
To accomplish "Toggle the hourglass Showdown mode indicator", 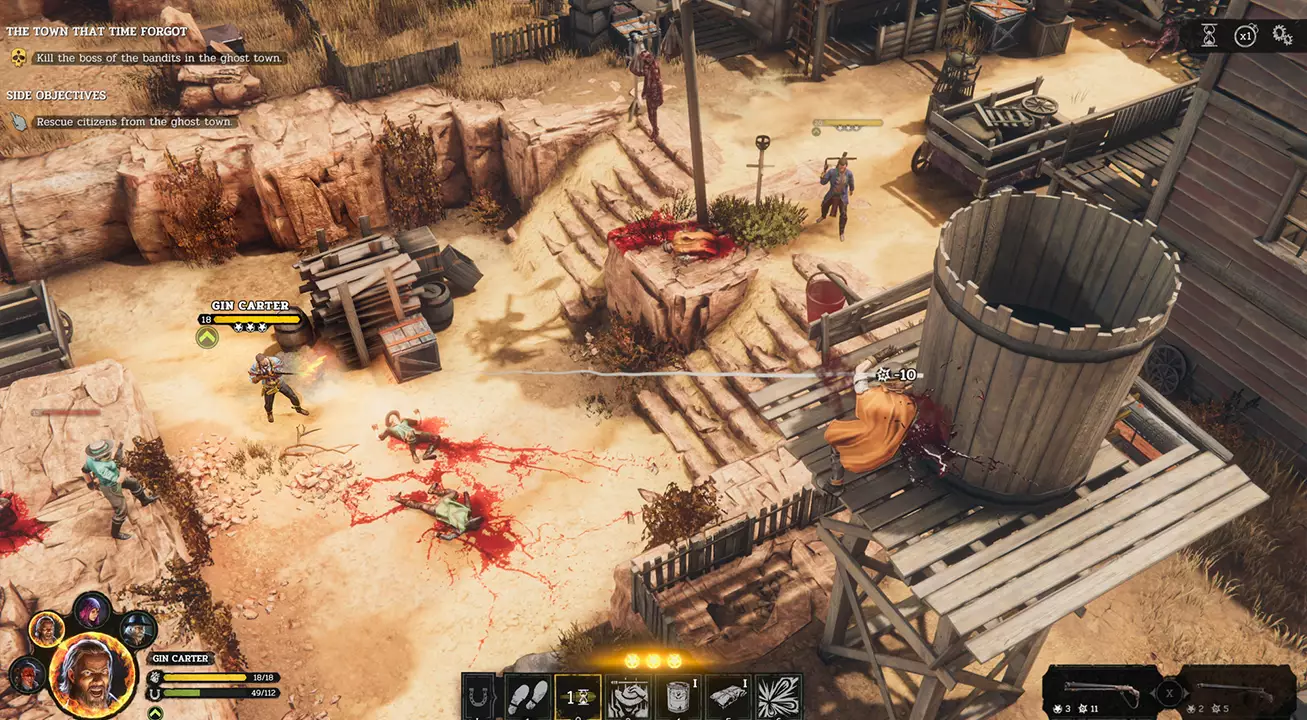I will [1209, 34].
